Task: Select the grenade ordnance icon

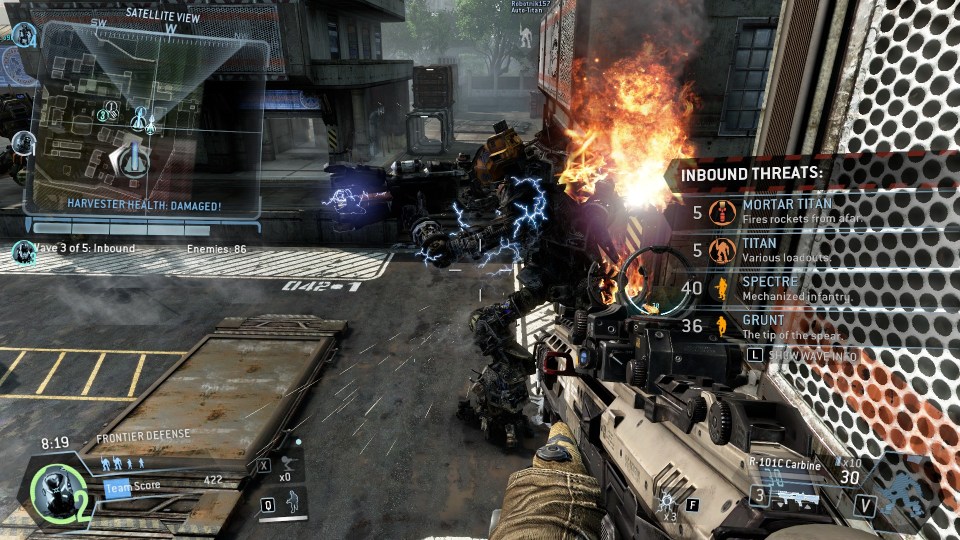Action: [x=666, y=501]
